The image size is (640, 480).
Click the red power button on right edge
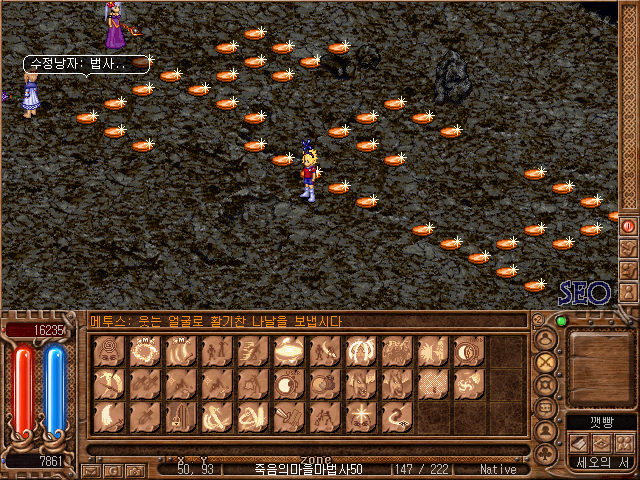click(x=628, y=226)
